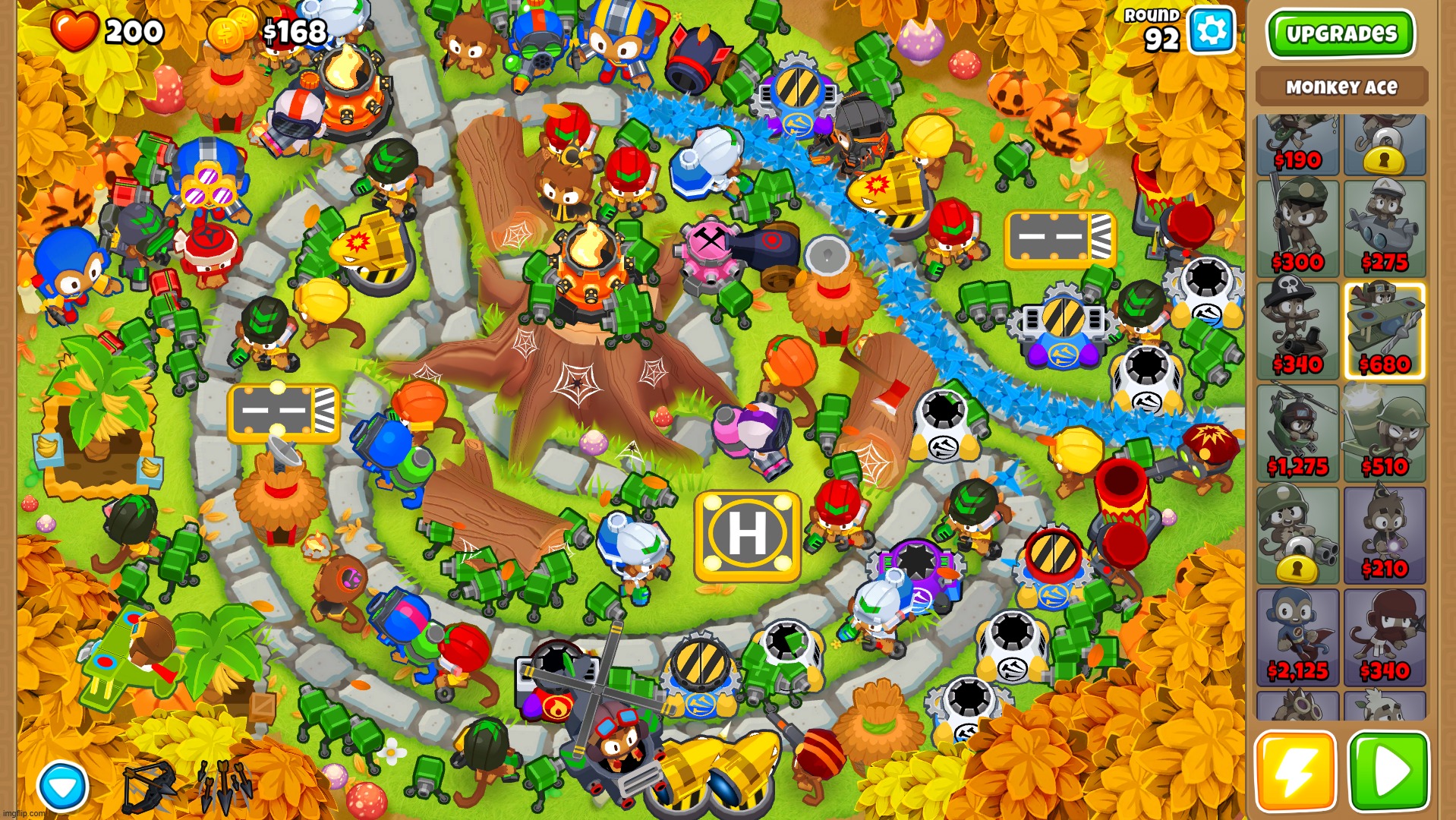Click the locked Dartling Gunner tower slot
This screenshot has height=820, width=1456.
(1297, 535)
